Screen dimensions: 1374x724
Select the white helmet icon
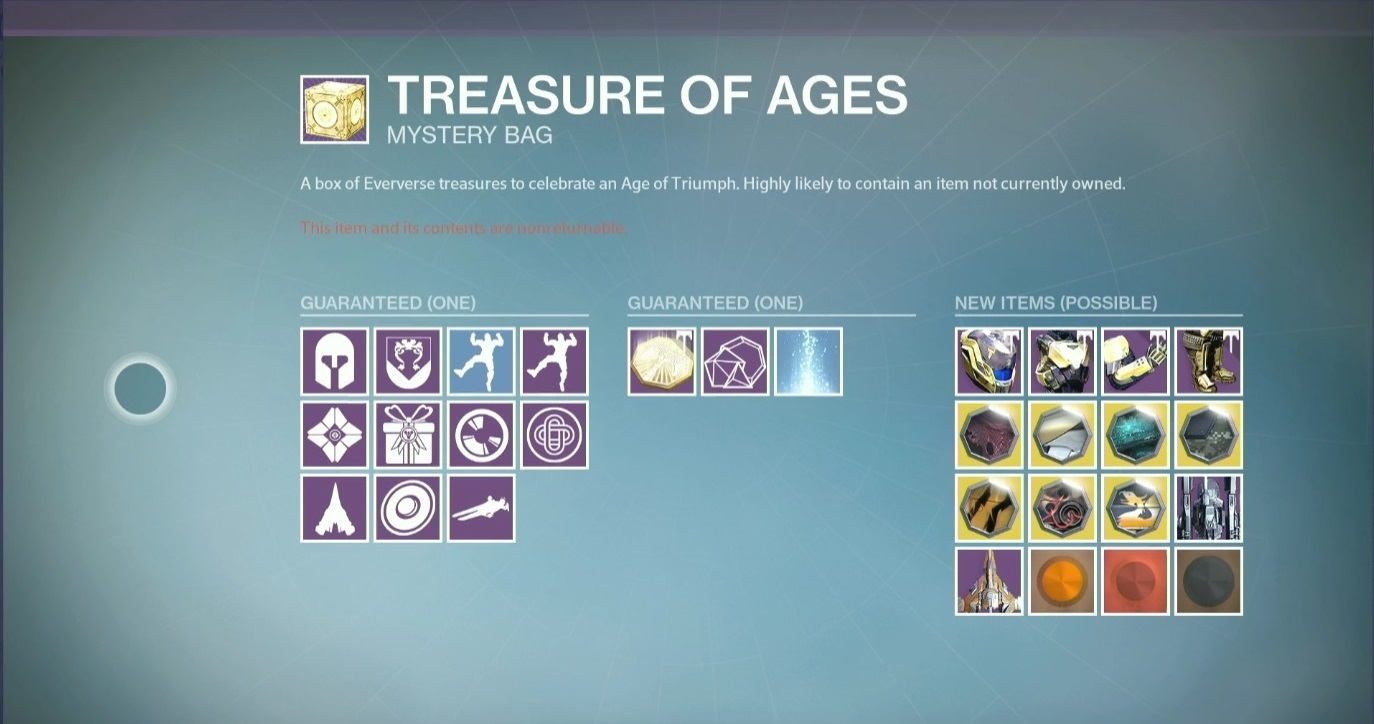[335, 362]
